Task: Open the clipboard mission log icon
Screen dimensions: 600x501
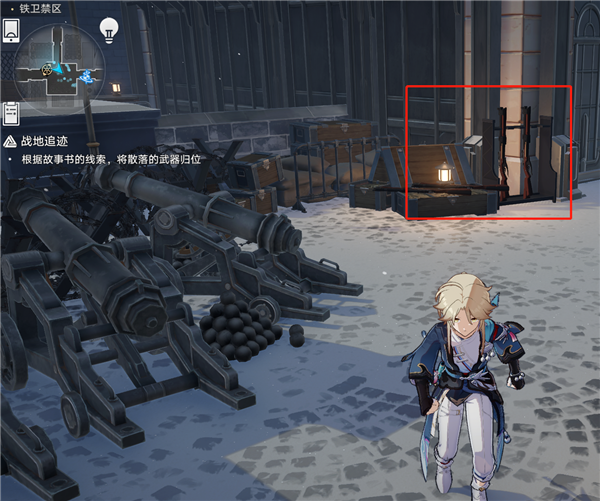Action: click(x=12, y=111)
